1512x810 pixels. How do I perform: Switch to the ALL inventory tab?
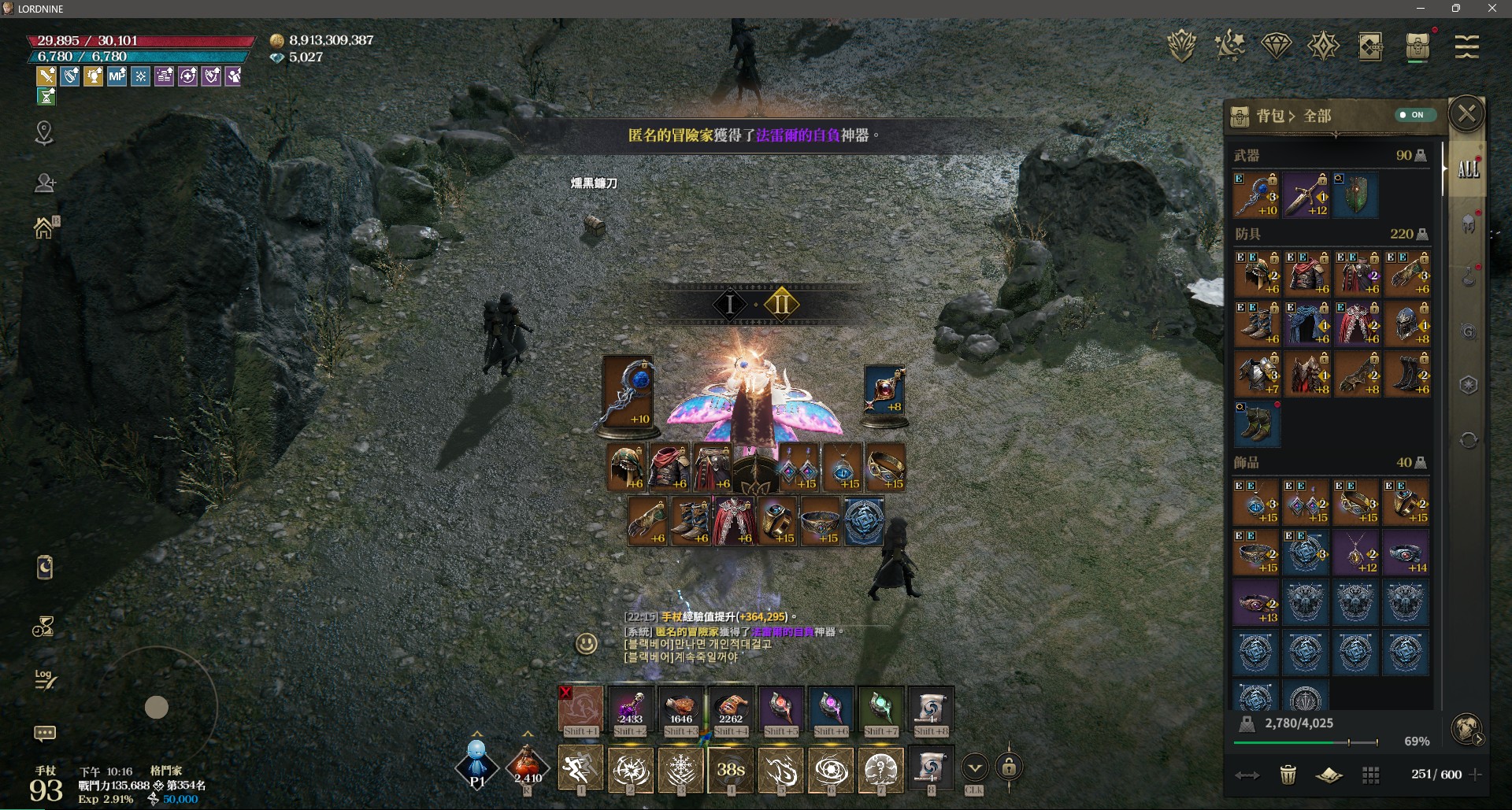1468,169
